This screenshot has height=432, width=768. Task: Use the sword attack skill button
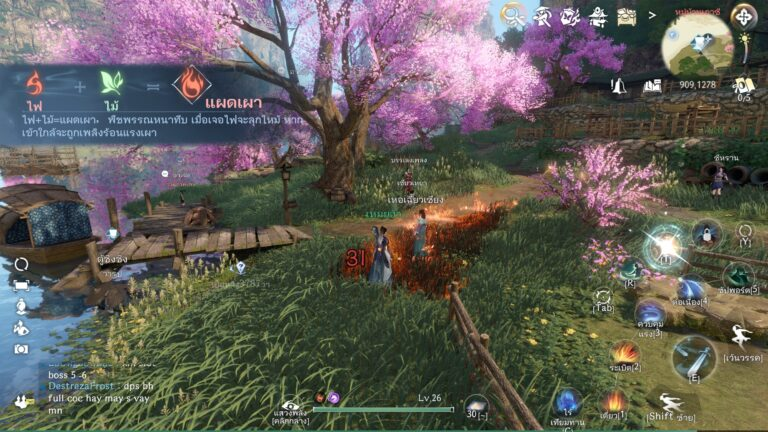click(692, 356)
